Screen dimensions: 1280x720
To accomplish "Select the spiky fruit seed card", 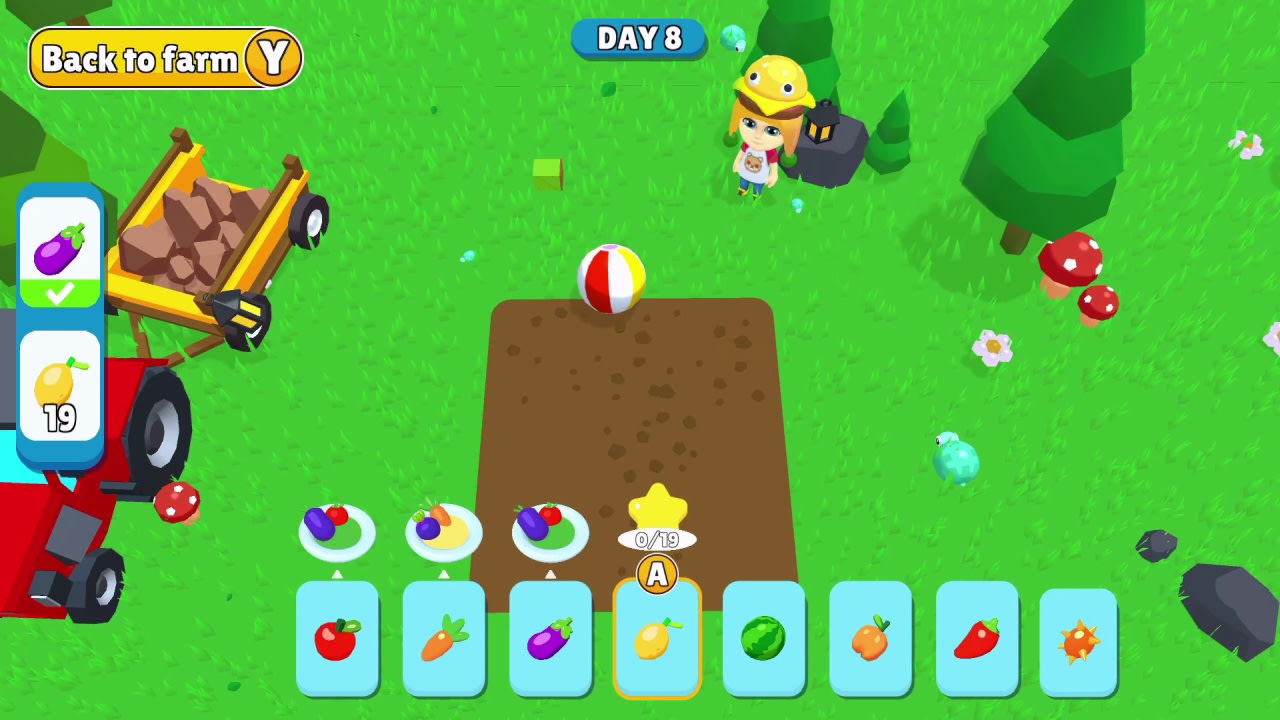I will tap(1078, 640).
